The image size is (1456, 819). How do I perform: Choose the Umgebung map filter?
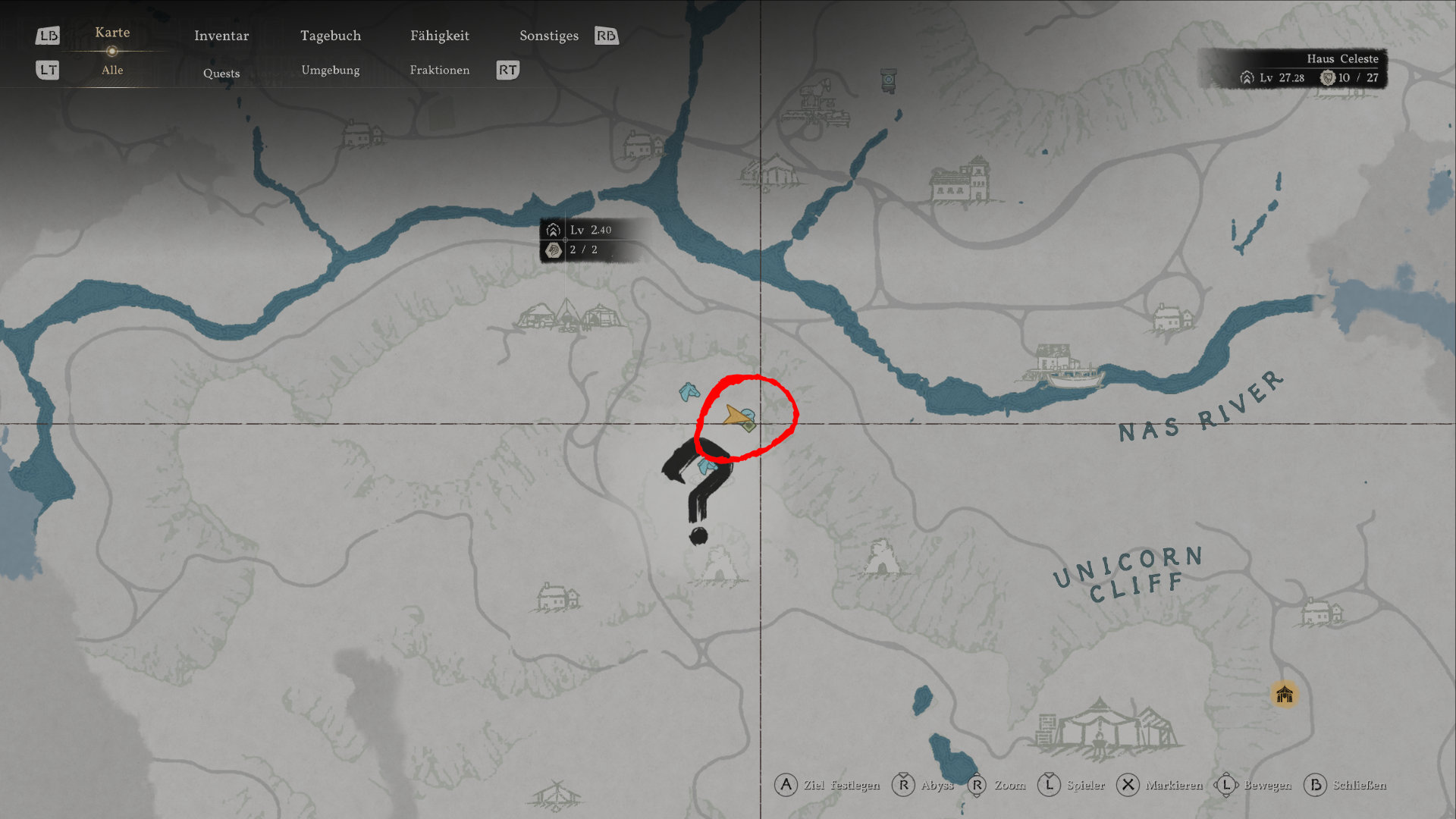(331, 70)
